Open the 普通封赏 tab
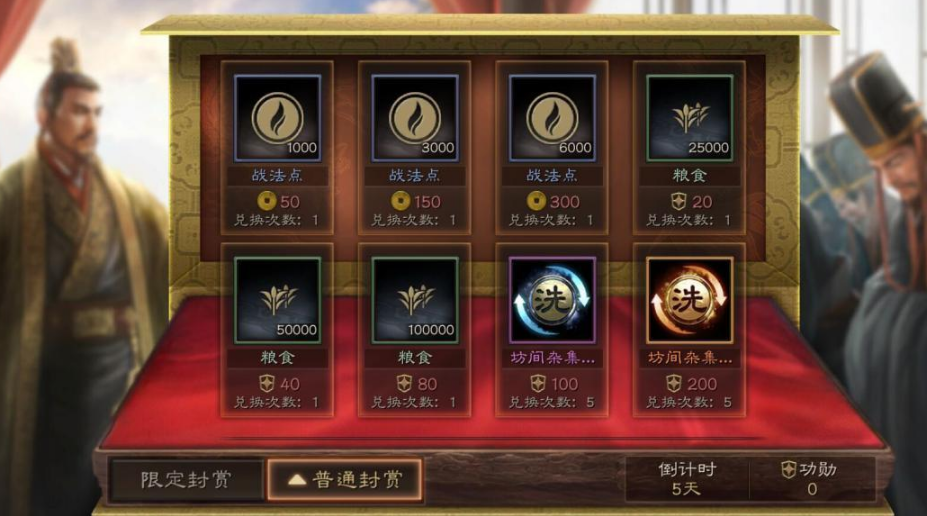The image size is (927, 516). [344, 479]
